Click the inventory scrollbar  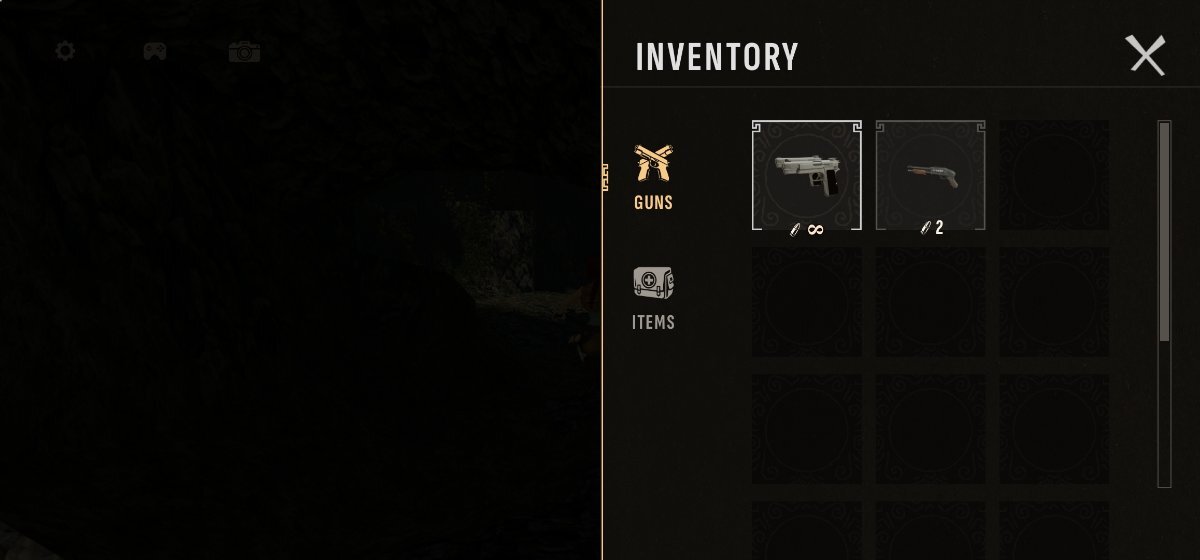click(x=1164, y=232)
